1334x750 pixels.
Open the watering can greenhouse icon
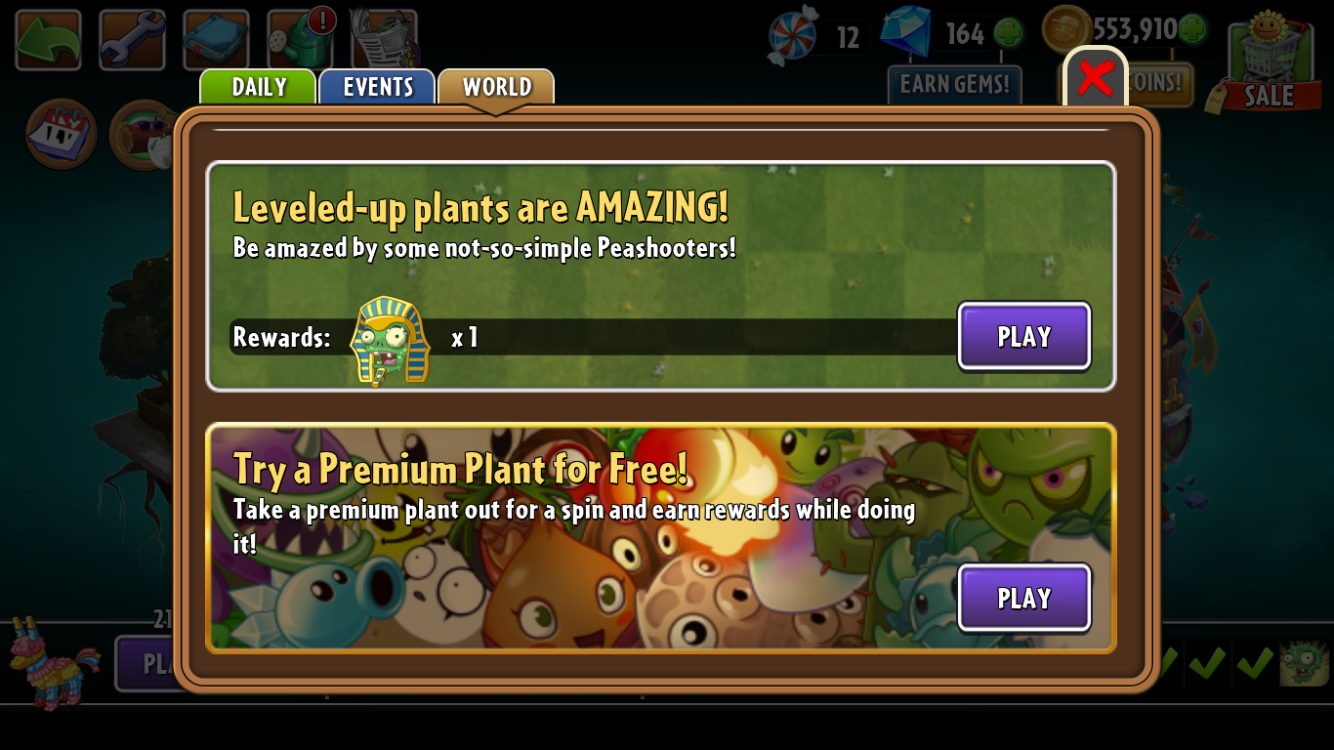[x=300, y=40]
